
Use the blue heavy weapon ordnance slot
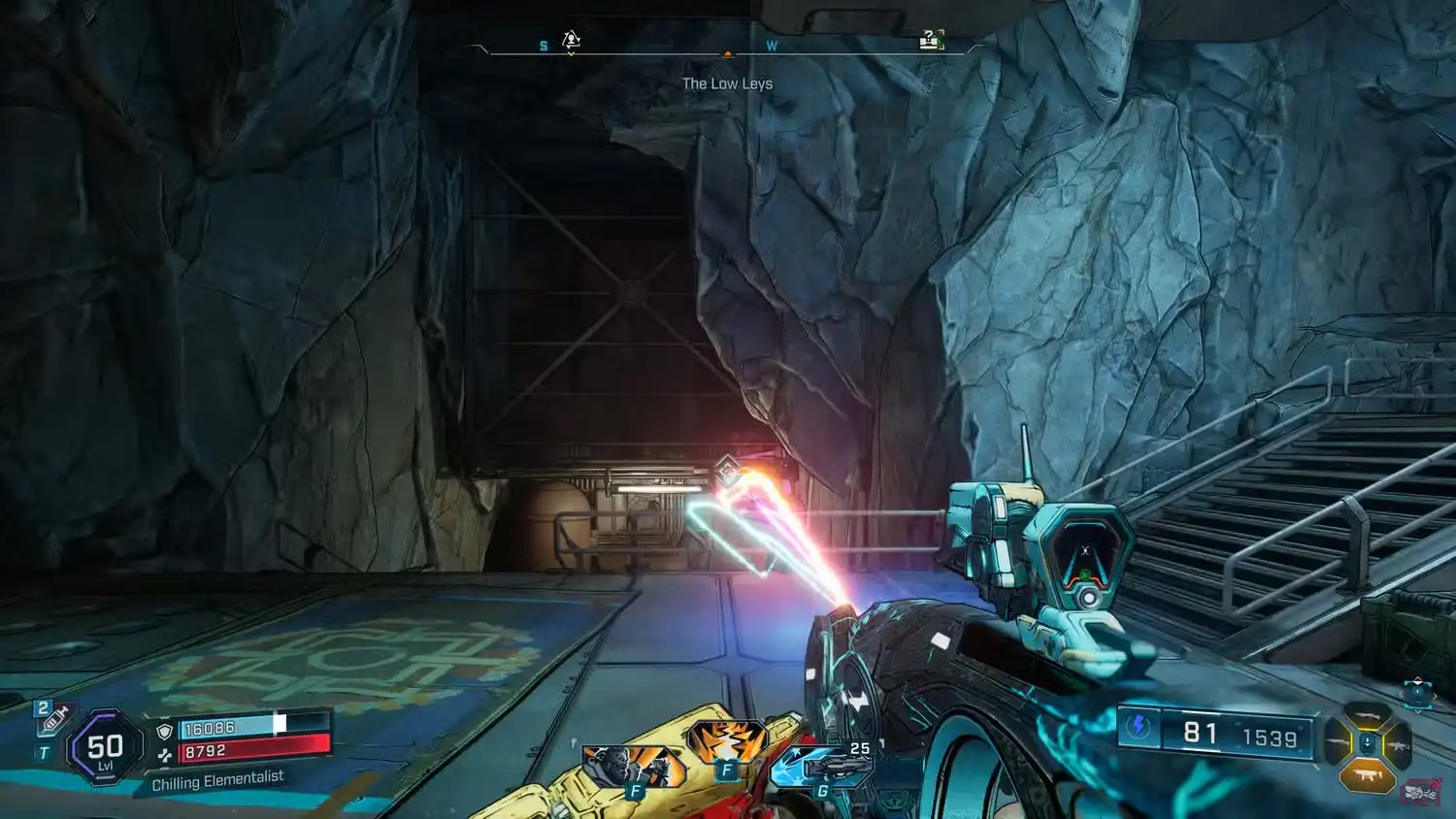(x=822, y=767)
